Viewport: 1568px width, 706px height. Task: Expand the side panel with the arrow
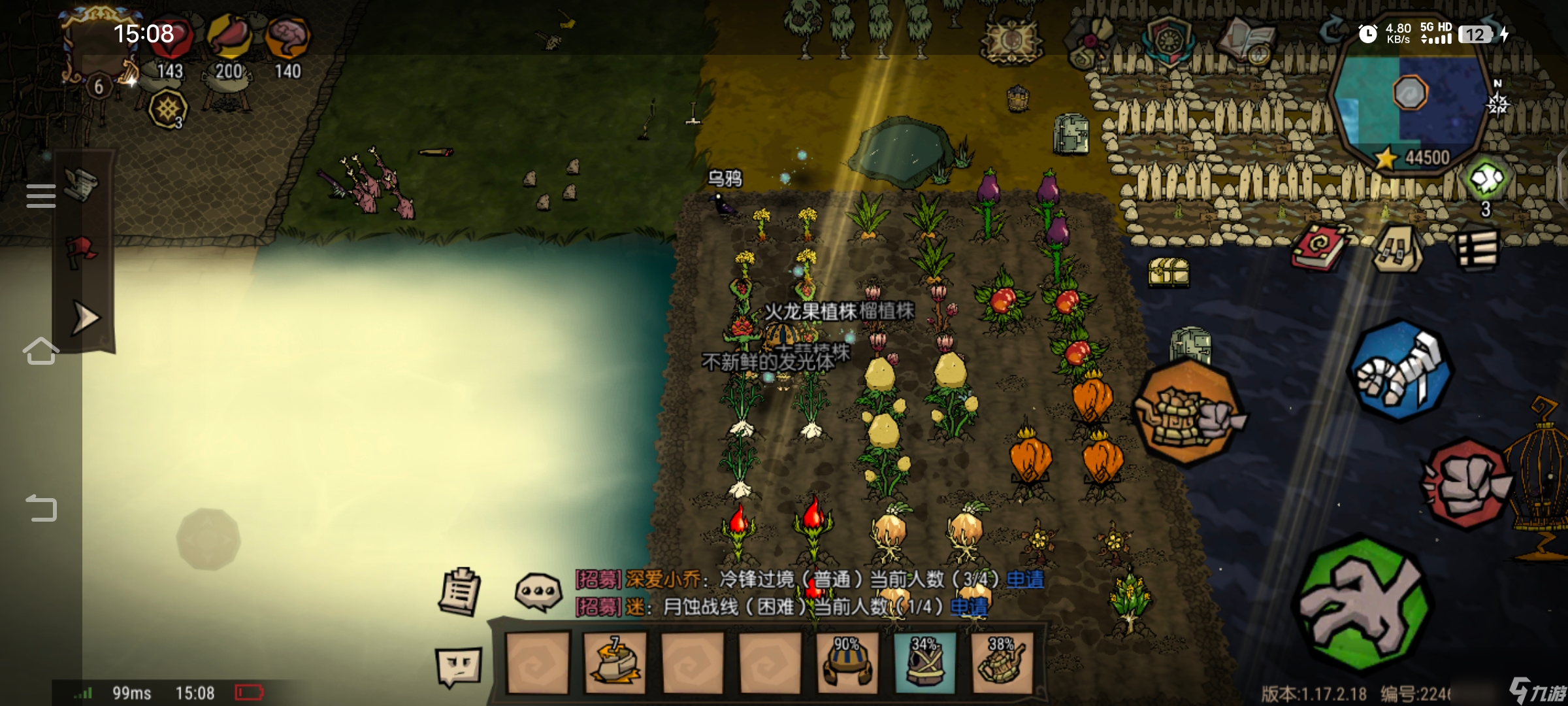[85, 318]
